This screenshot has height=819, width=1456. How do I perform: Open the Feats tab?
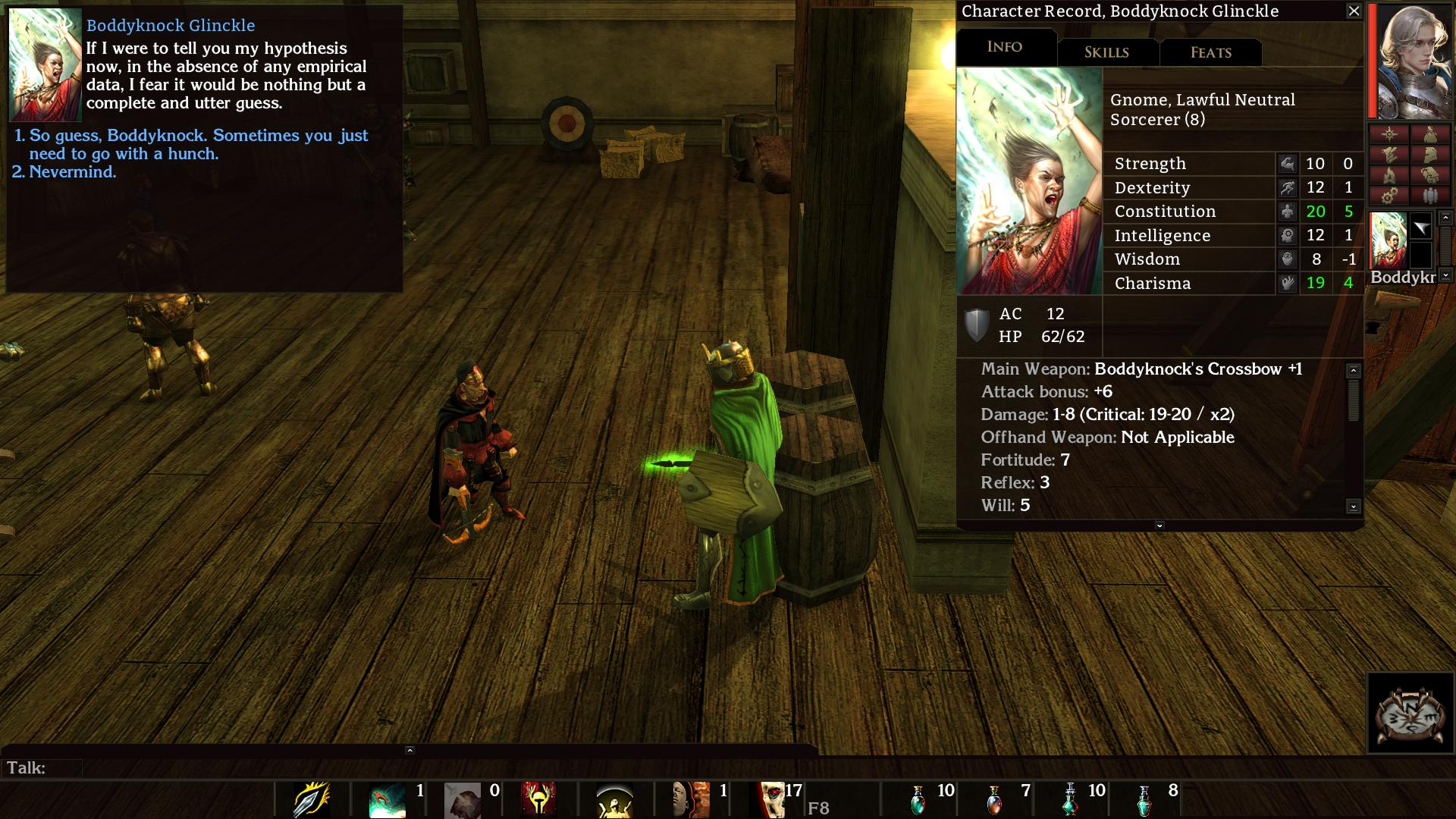click(1210, 52)
